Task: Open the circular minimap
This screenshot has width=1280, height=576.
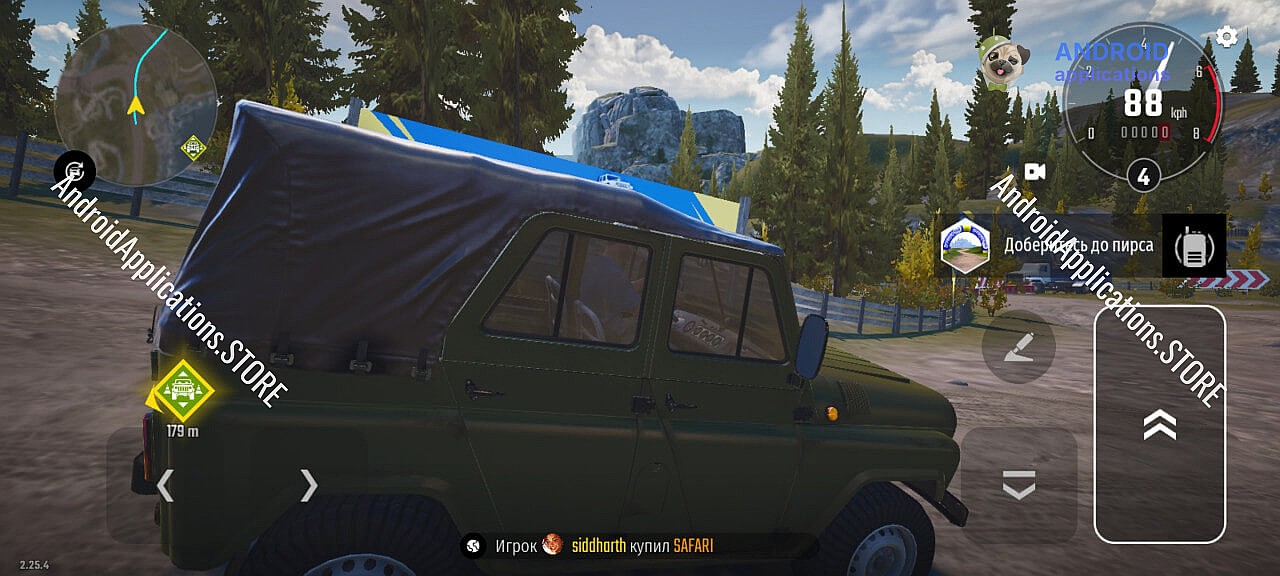Action: (x=136, y=105)
